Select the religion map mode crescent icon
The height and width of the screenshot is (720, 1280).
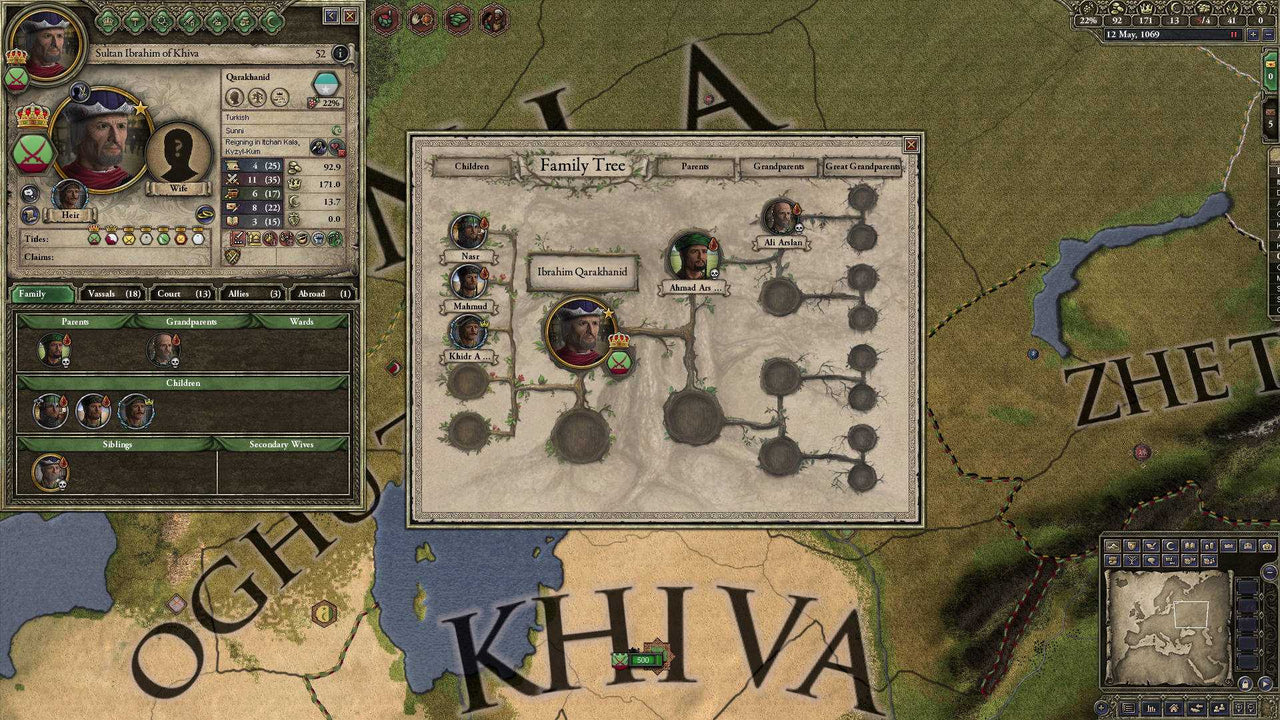(x=1169, y=546)
